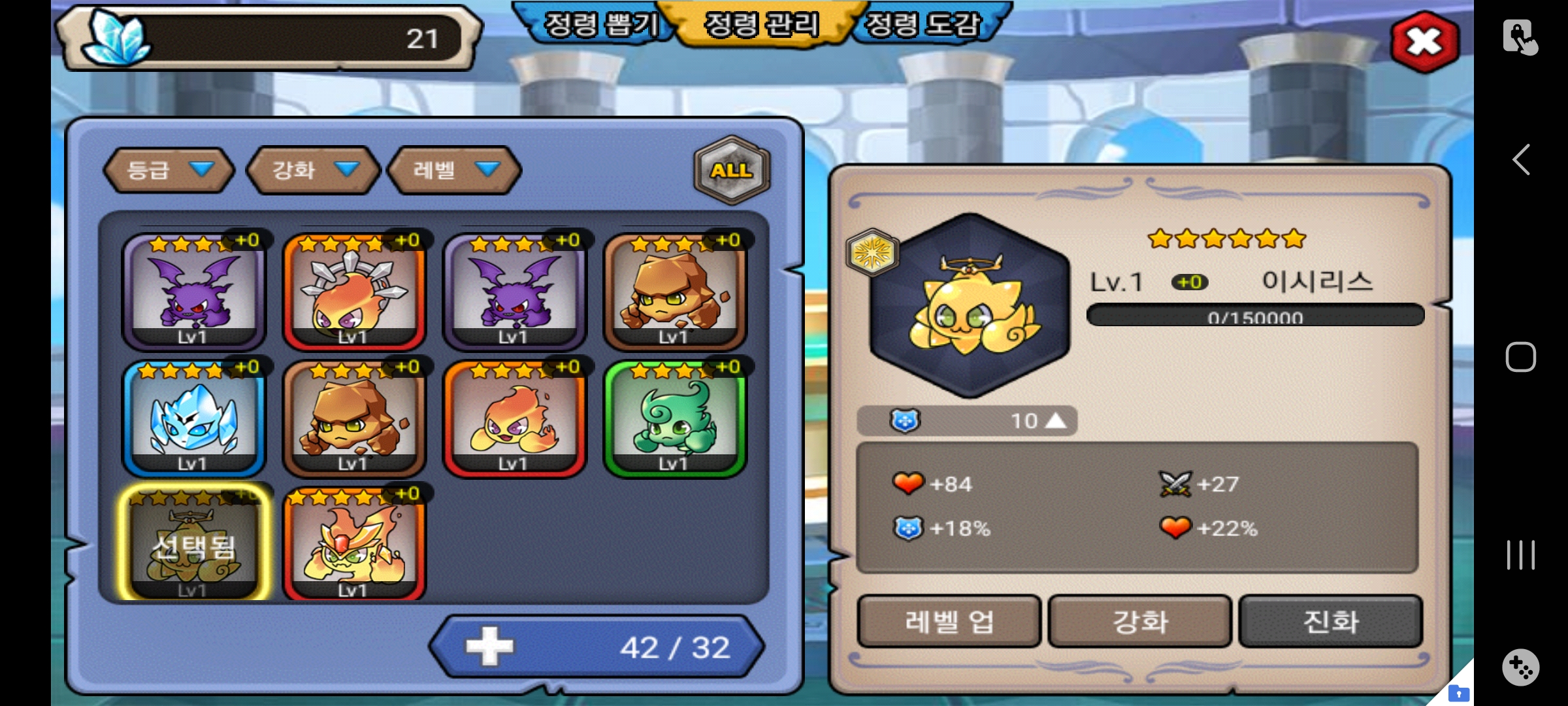Click the 강화 enhance button
The height and width of the screenshot is (706, 1568).
coord(1140,621)
